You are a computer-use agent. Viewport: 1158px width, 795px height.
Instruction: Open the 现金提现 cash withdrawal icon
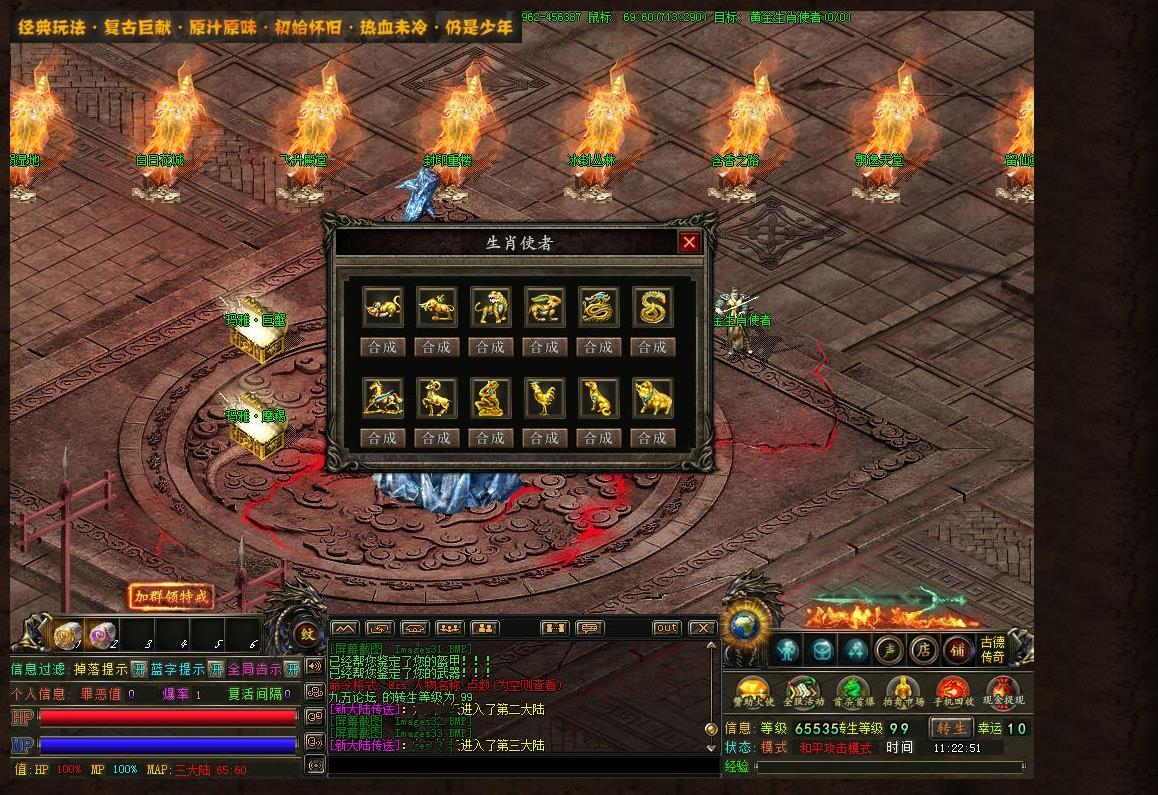point(1001,691)
